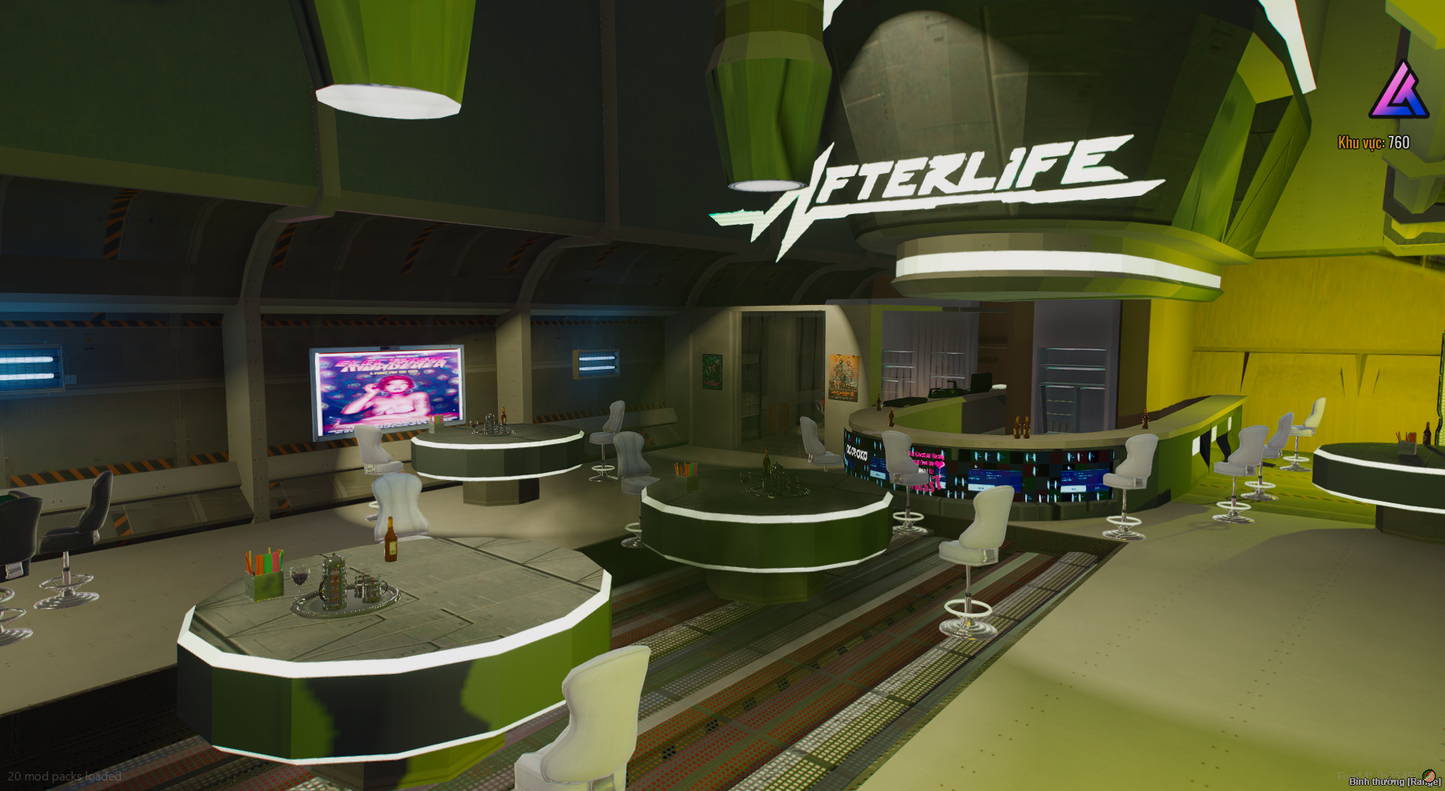Screen dimensions: 1445x791
Task: Select the Bình thường [Range] voice label
Action: (x=1393, y=781)
